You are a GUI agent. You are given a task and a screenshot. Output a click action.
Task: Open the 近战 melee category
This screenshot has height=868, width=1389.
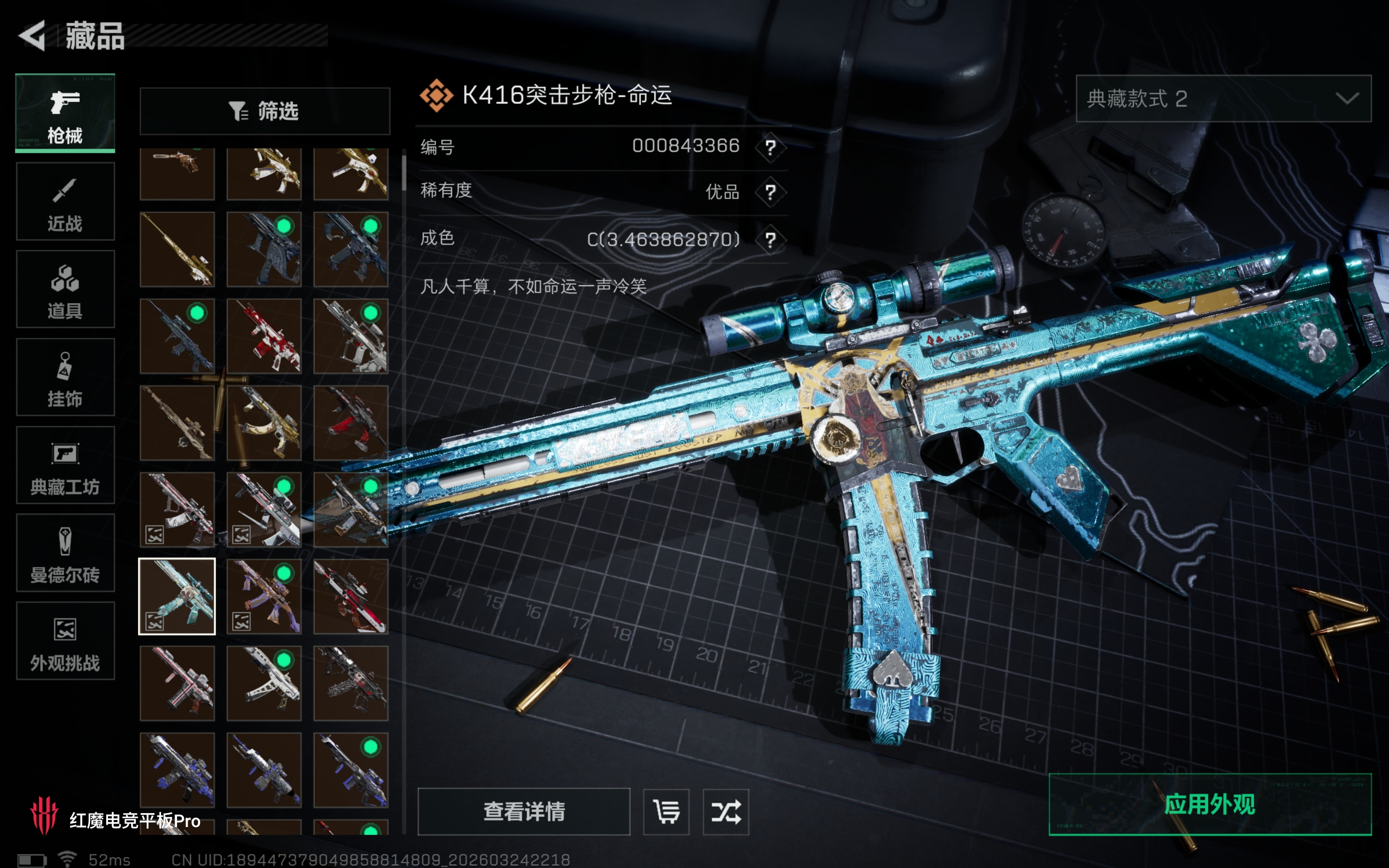[65, 202]
